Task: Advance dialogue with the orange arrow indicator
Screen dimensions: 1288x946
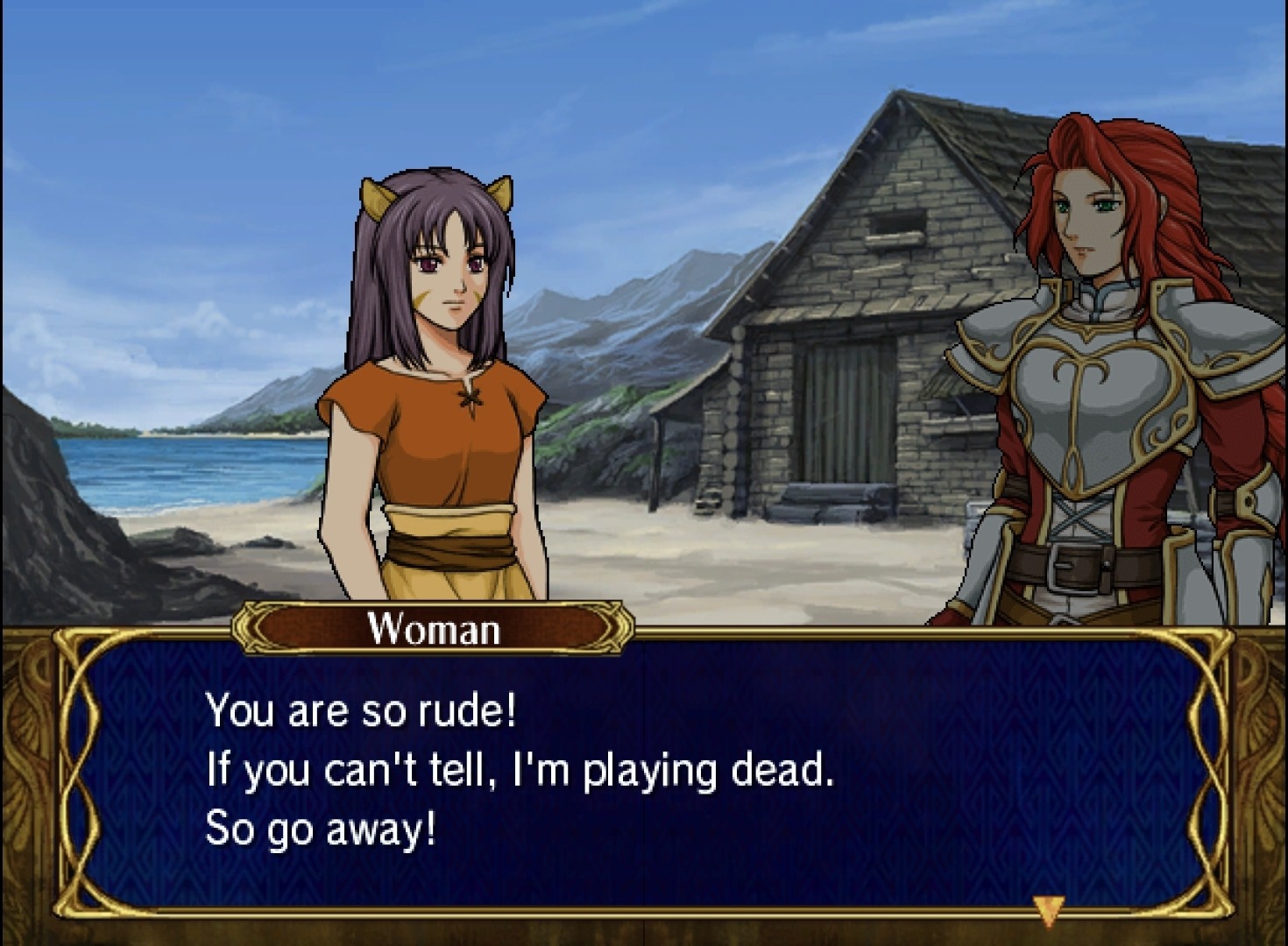Action: 1048,908
